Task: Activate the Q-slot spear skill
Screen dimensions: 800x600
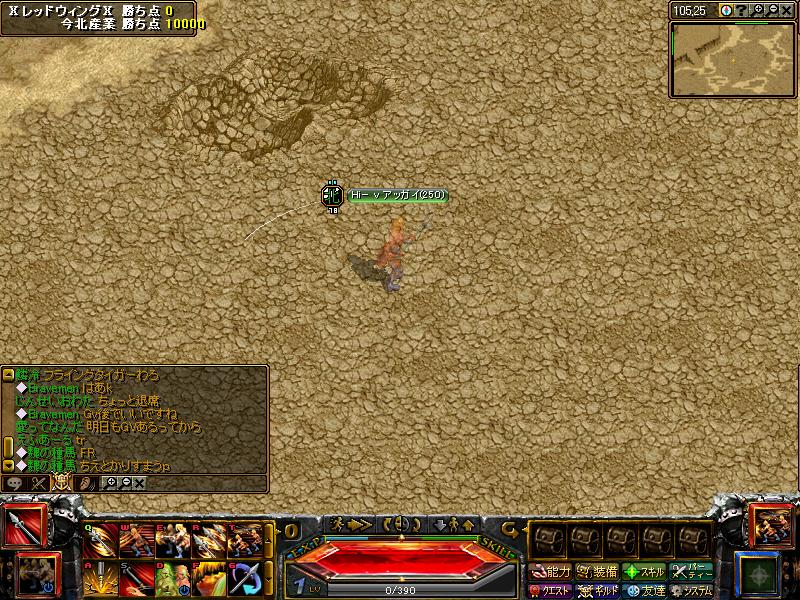Action: 101,540
